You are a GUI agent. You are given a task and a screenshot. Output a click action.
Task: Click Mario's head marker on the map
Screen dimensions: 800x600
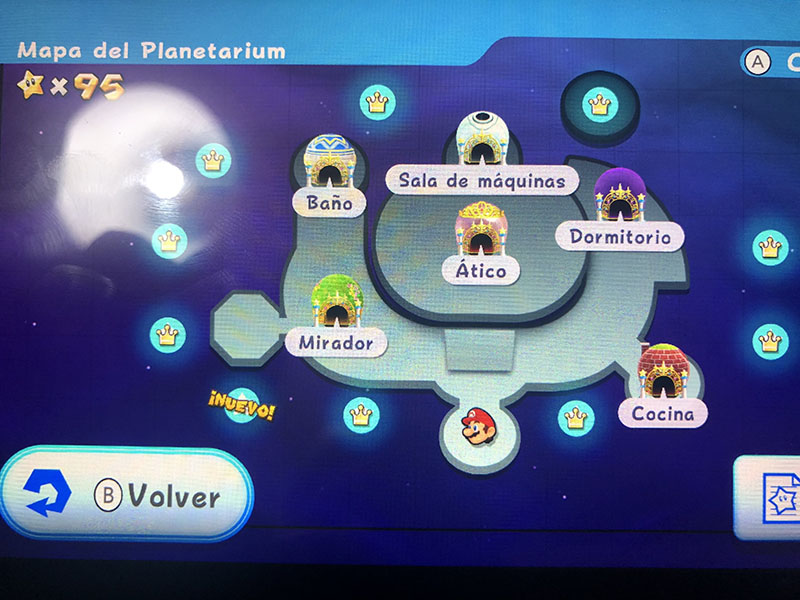pyautogui.click(x=476, y=428)
